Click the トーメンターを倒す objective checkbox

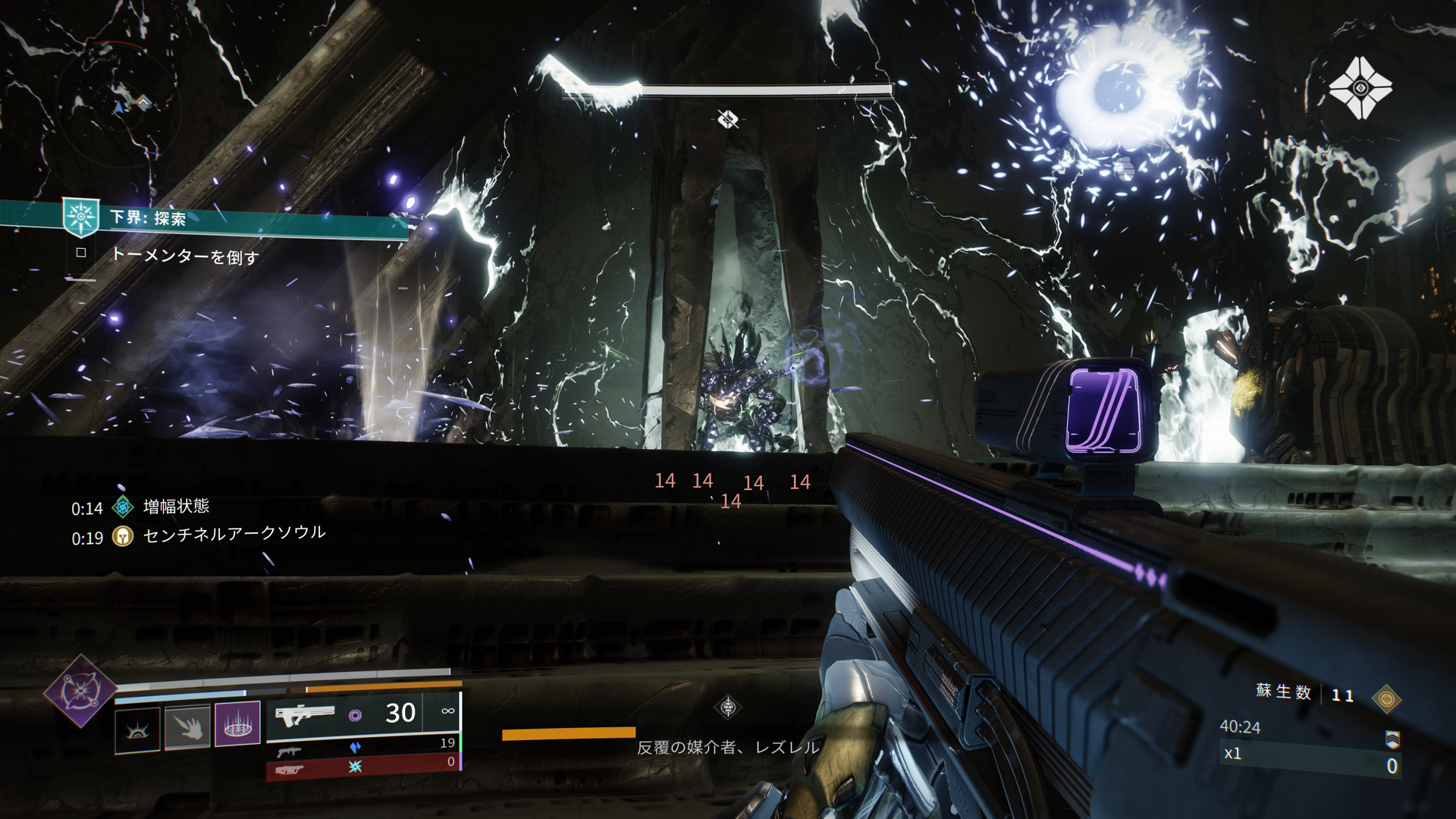[x=81, y=253]
